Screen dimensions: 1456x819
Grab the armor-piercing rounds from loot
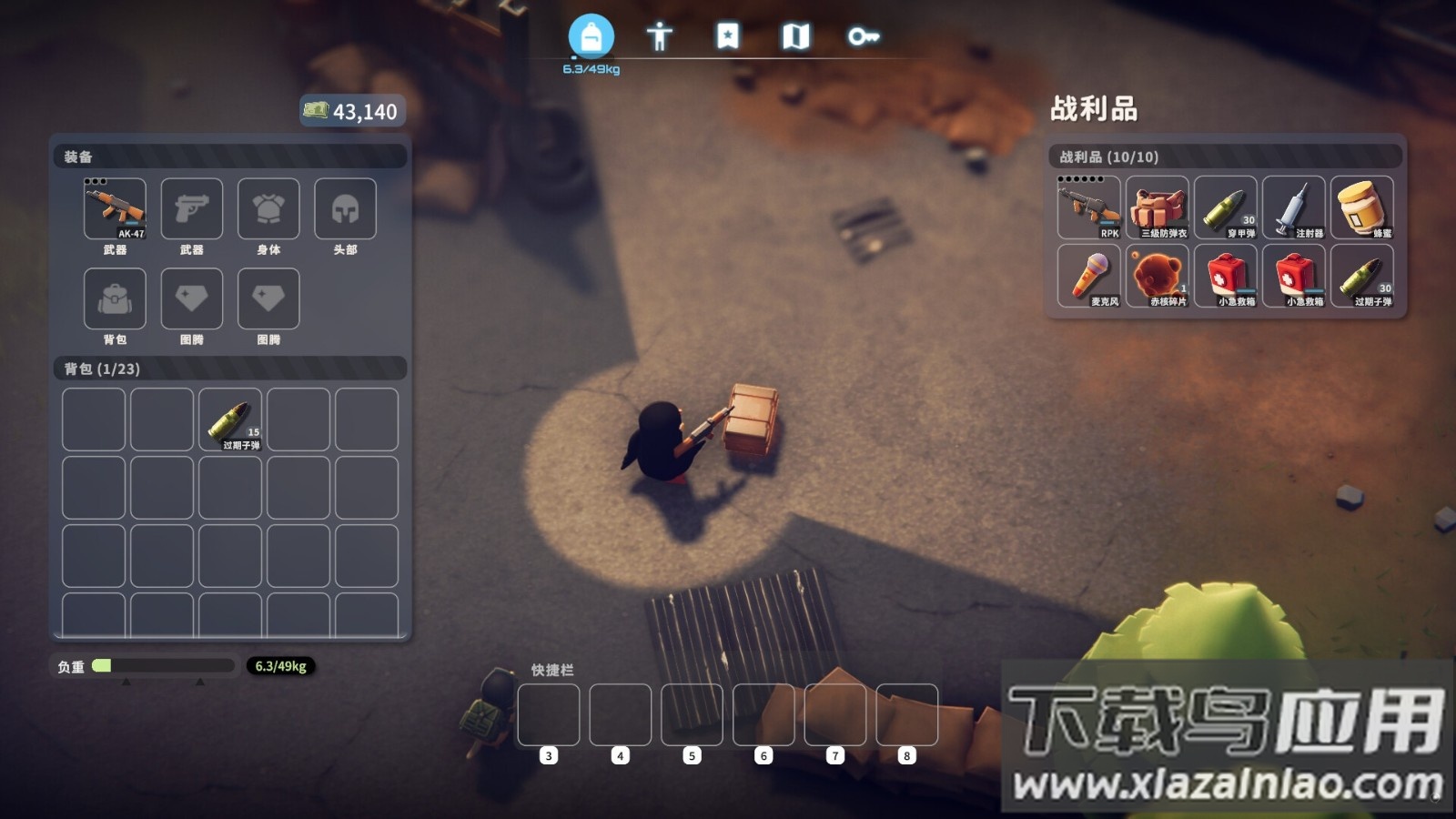click(x=1226, y=207)
